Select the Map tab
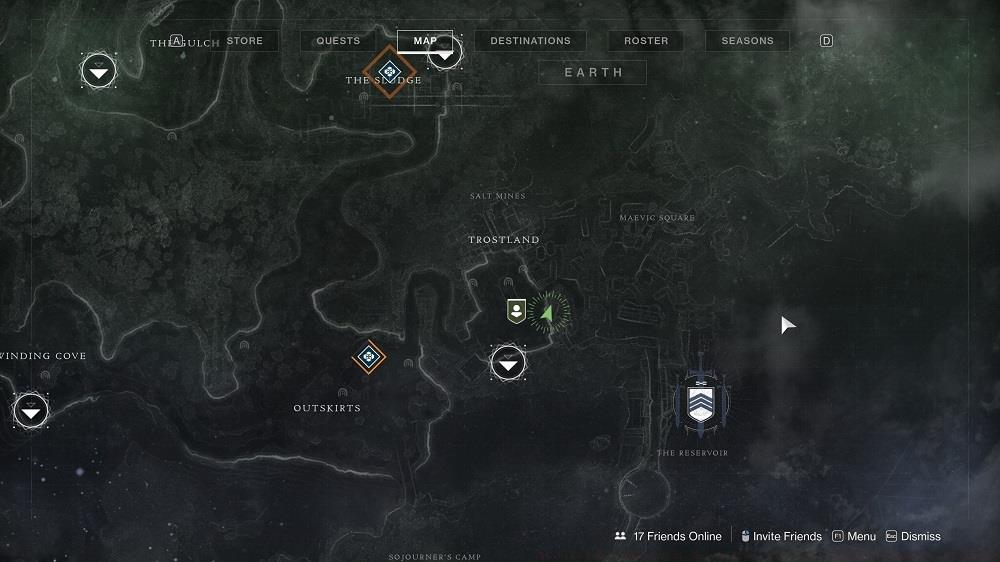1000x562 pixels. [425, 41]
